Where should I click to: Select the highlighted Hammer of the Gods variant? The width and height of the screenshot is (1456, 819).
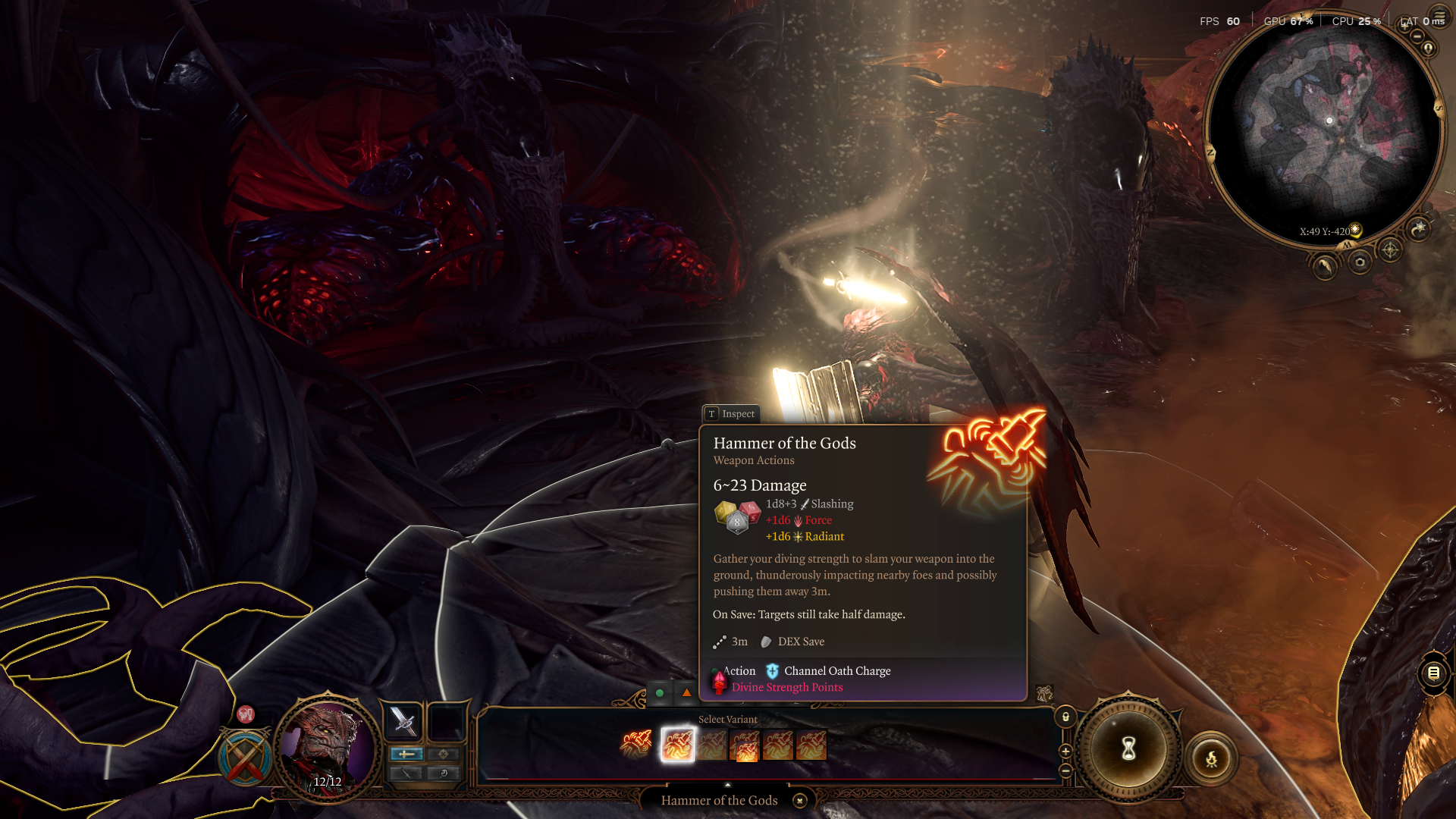[677, 745]
